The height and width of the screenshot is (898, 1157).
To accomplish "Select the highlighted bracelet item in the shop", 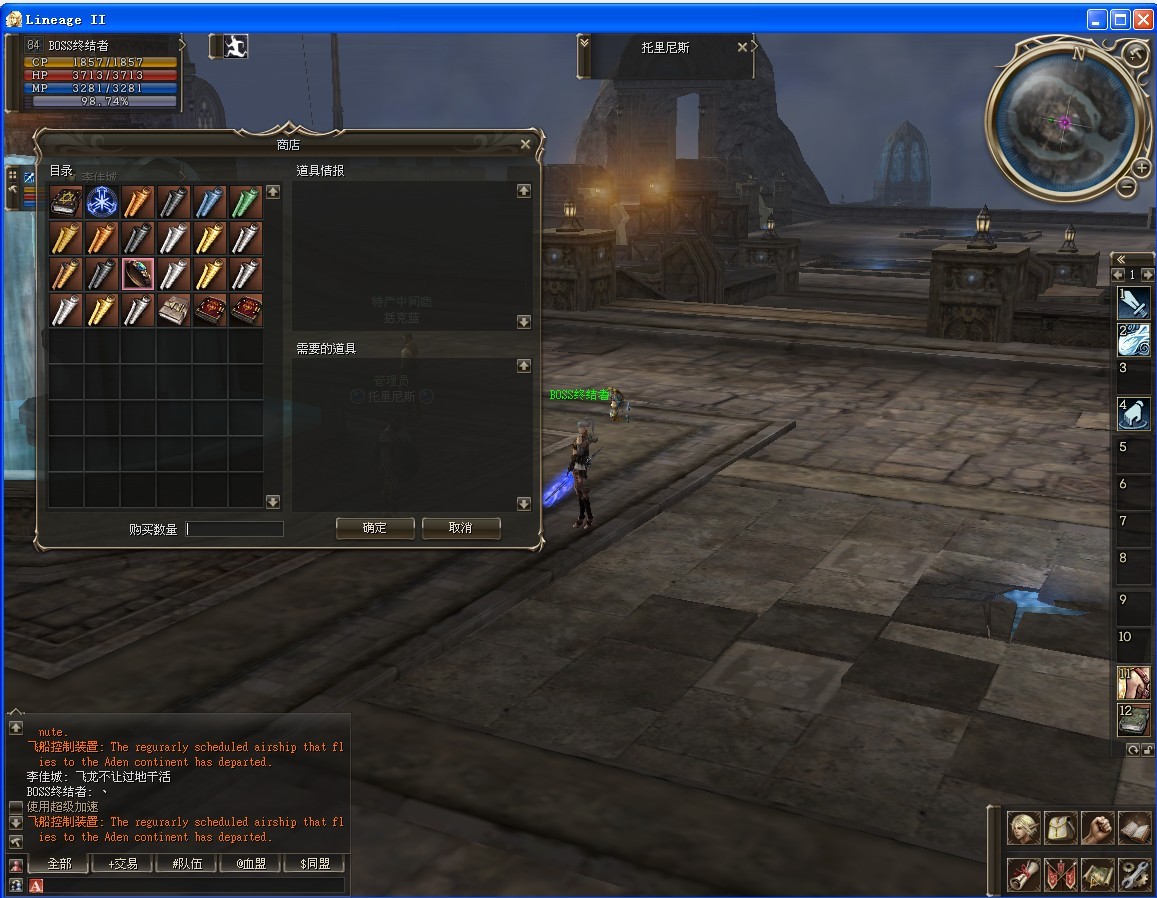I will (x=138, y=274).
